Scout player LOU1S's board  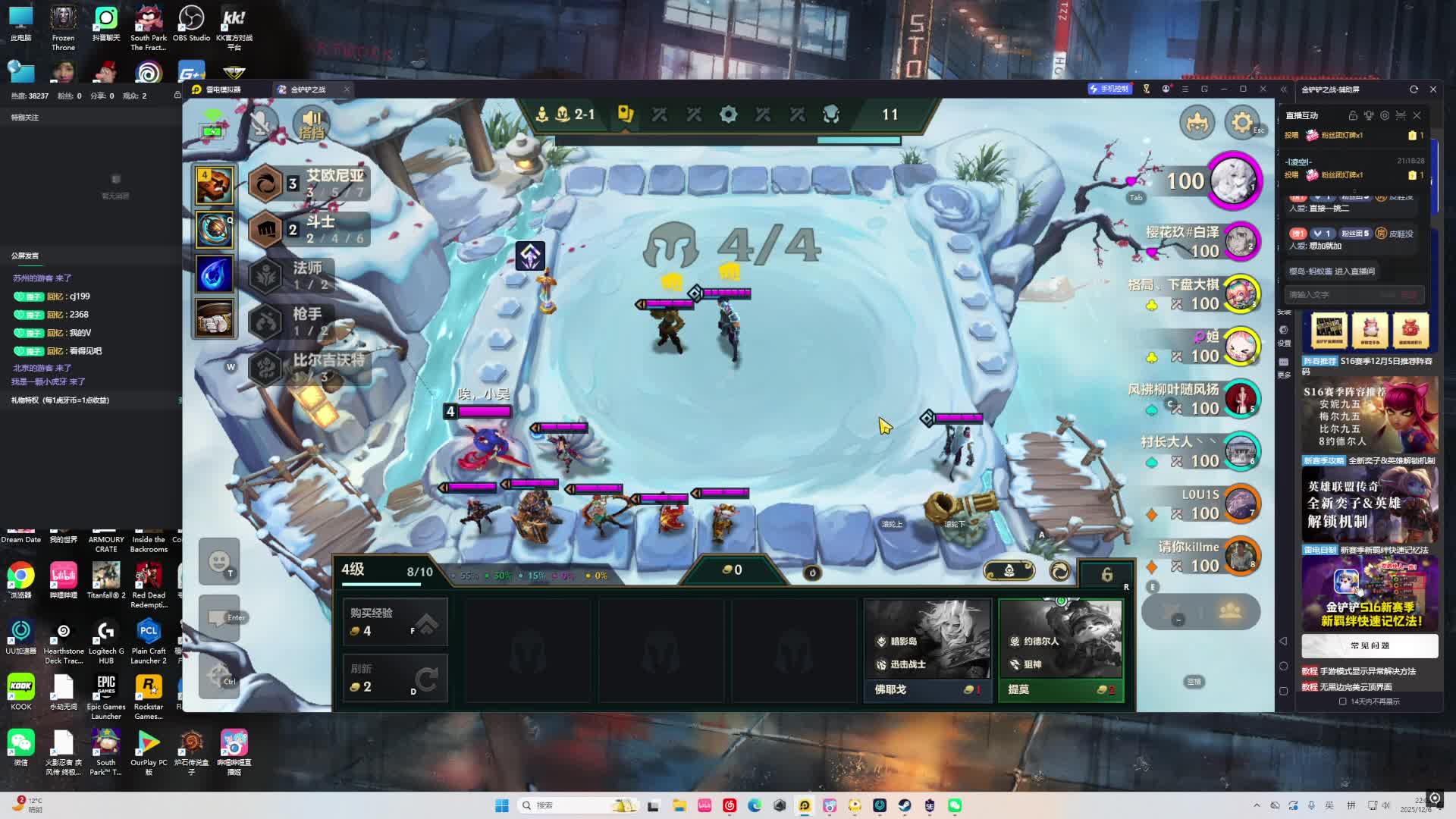pos(1241,504)
